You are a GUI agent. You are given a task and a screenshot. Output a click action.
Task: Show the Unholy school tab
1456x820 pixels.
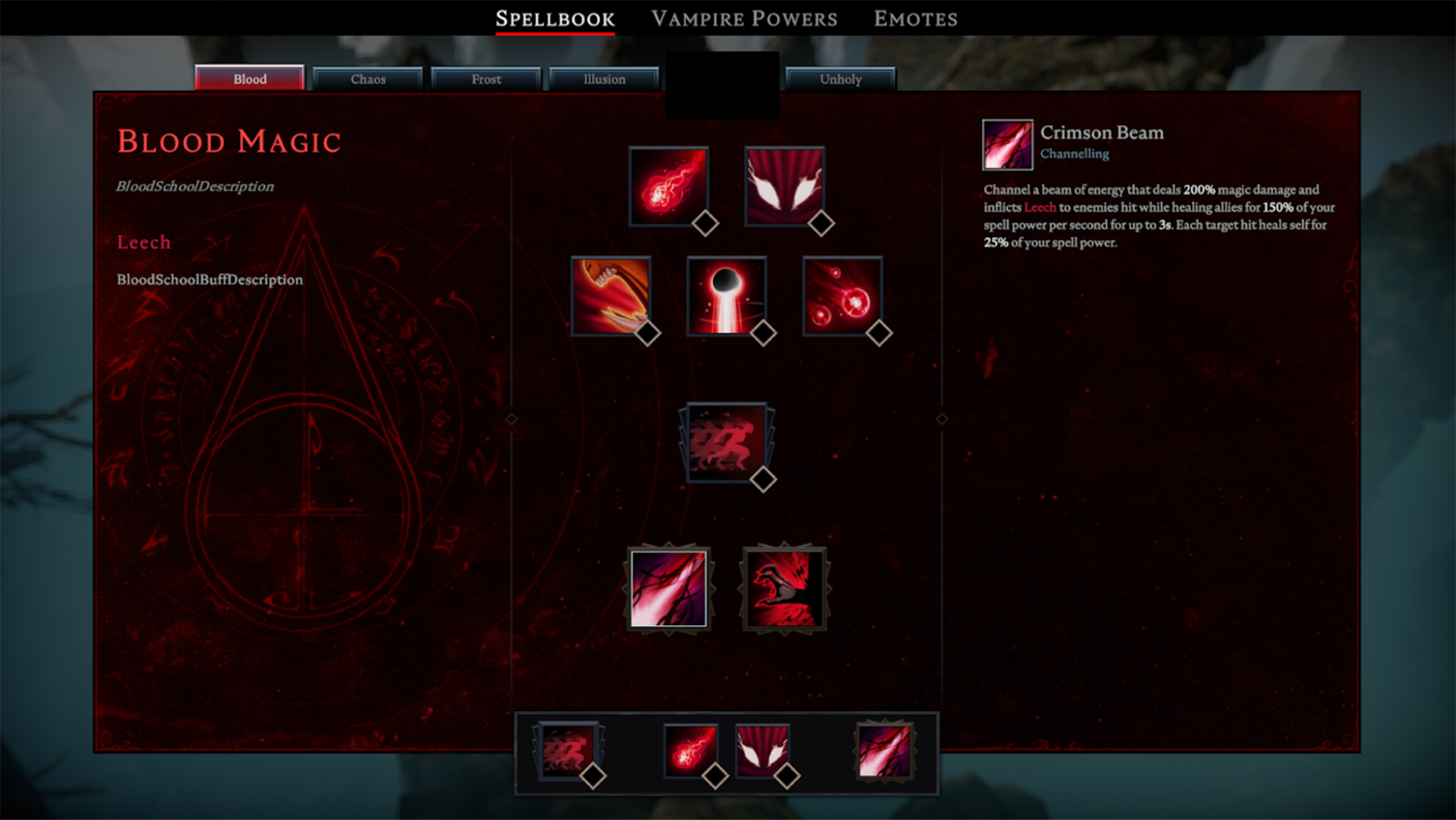tap(840, 79)
